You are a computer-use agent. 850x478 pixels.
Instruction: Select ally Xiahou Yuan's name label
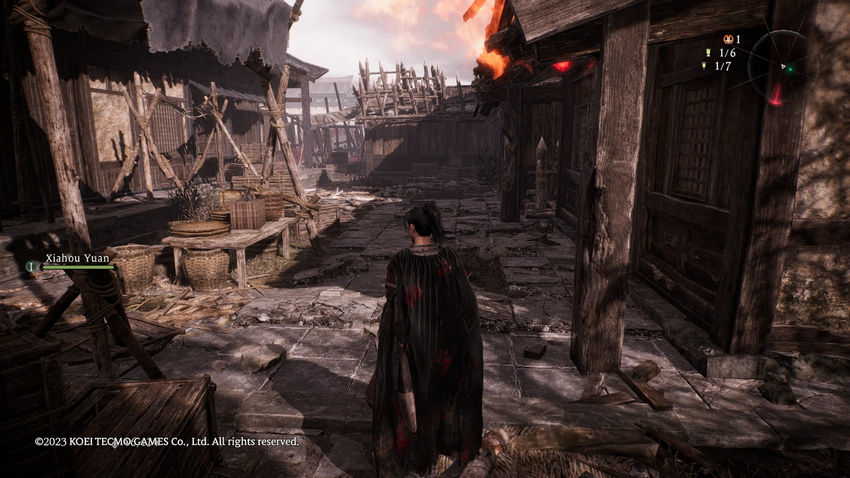tap(75, 257)
